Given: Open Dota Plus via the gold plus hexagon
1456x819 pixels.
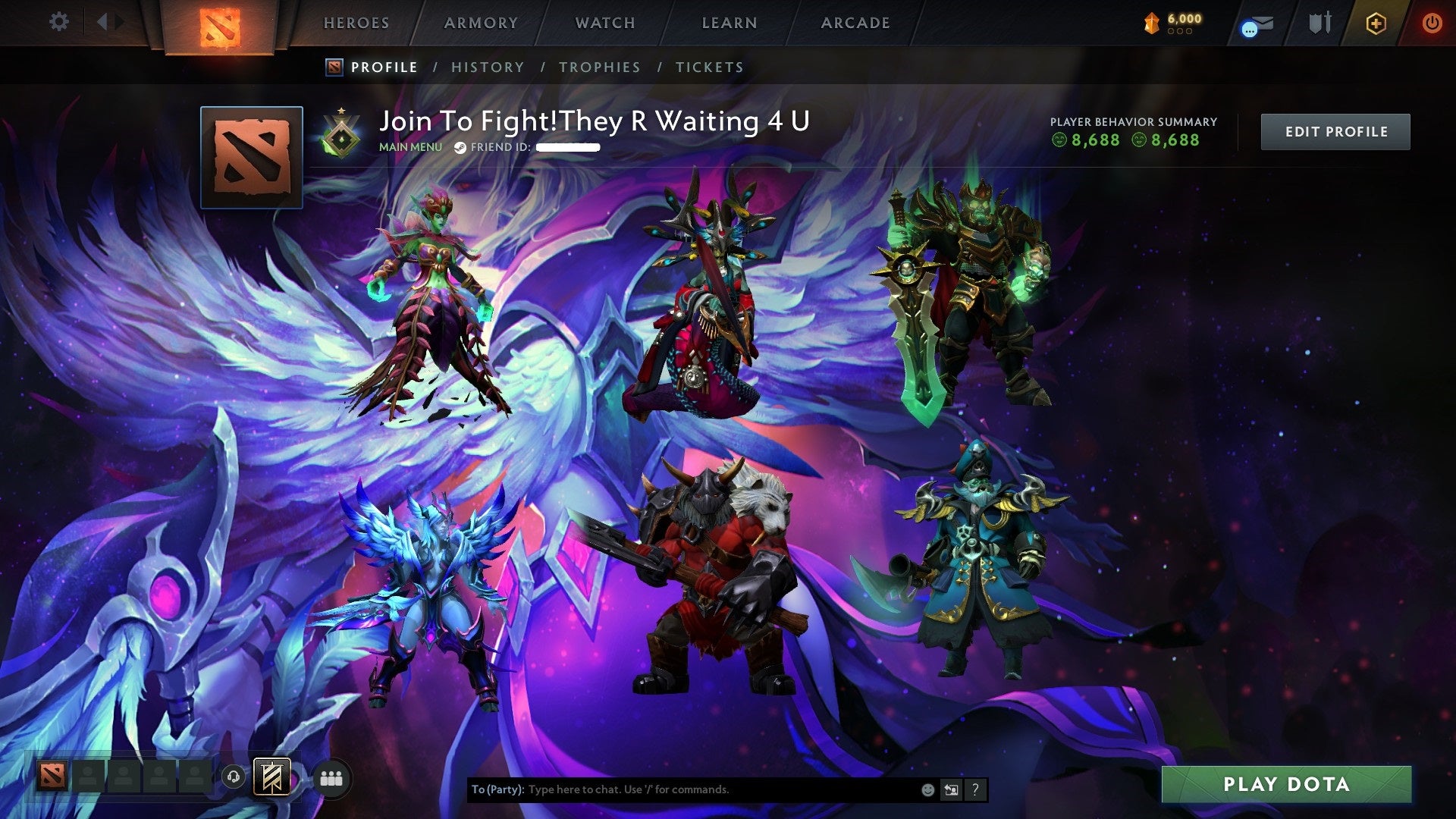Looking at the screenshot, I should click(x=1377, y=24).
